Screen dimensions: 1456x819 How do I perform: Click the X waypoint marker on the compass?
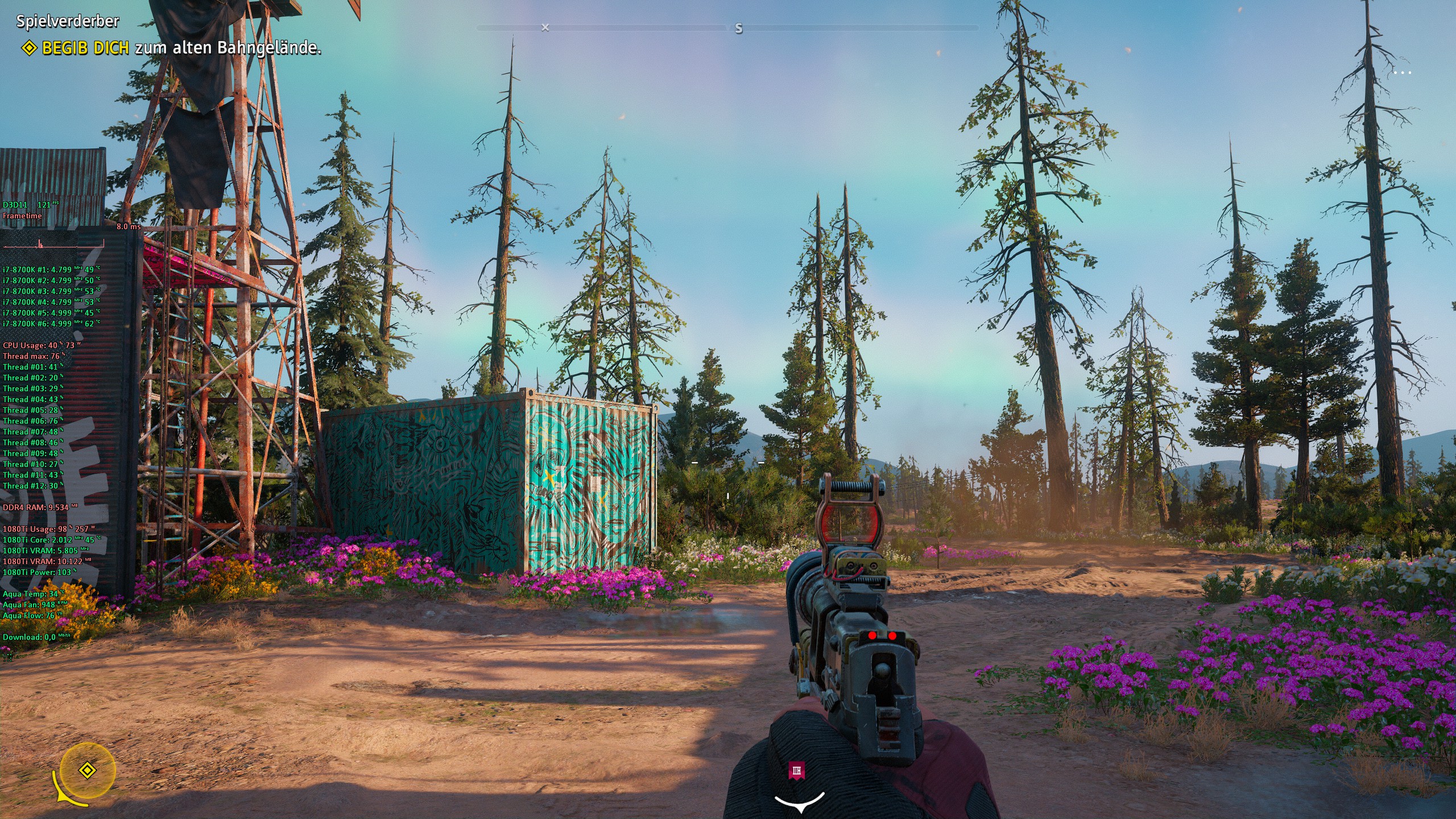pyautogui.click(x=545, y=27)
